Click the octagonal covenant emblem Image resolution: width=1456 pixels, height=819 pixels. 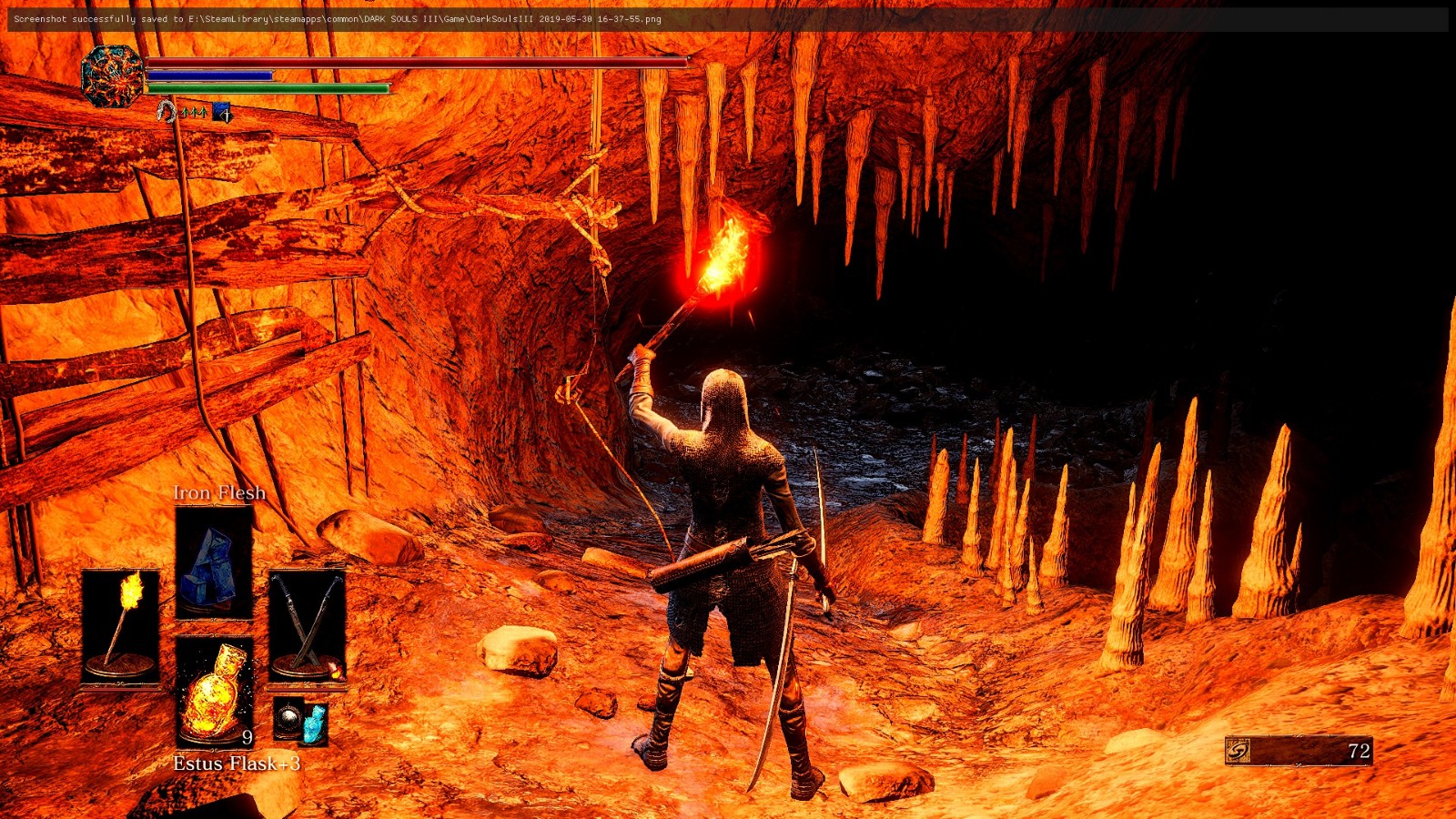point(112,76)
